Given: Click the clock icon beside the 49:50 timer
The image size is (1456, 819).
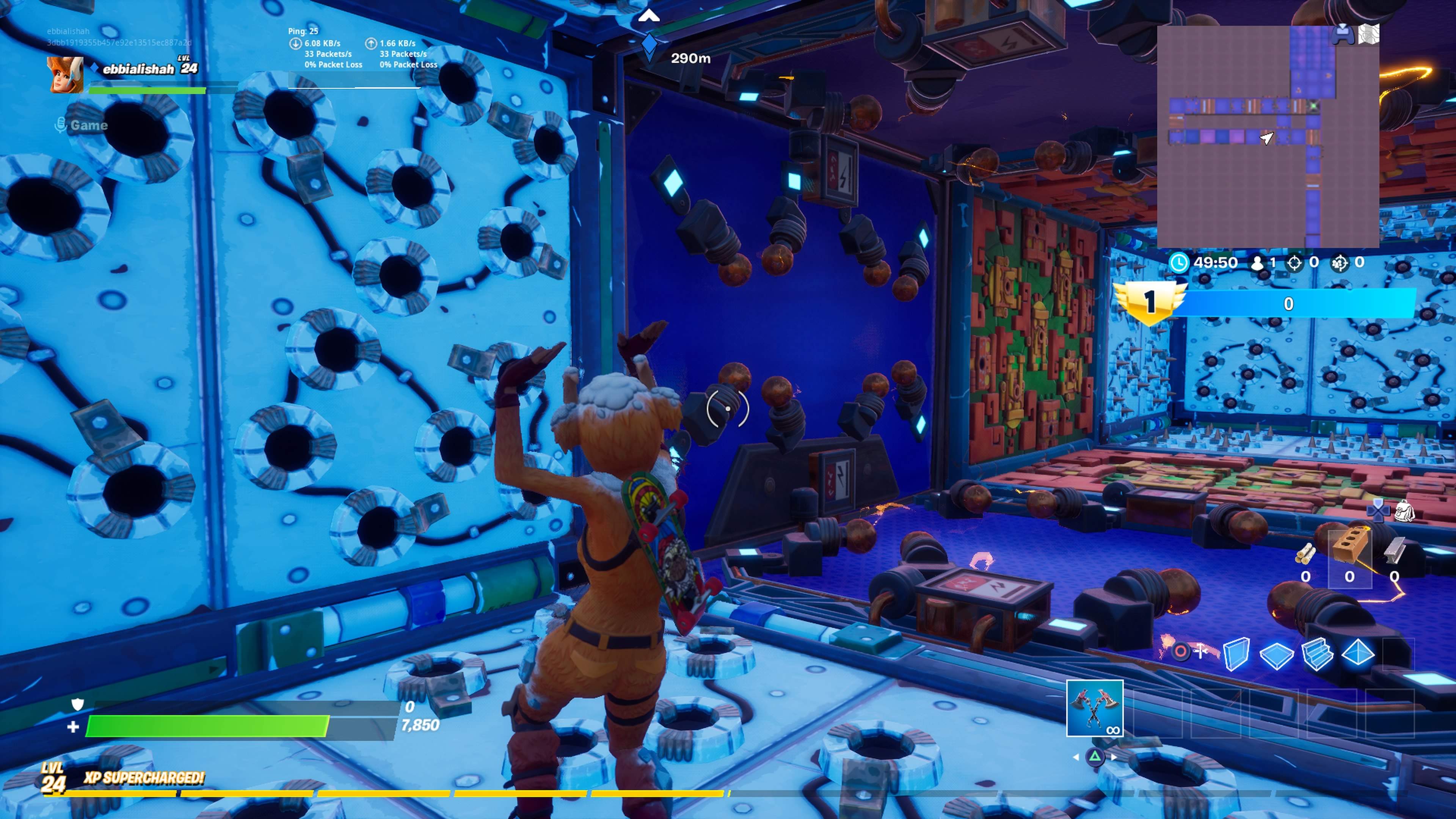Looking at the screenshot, I should (x=1179, y=262).
